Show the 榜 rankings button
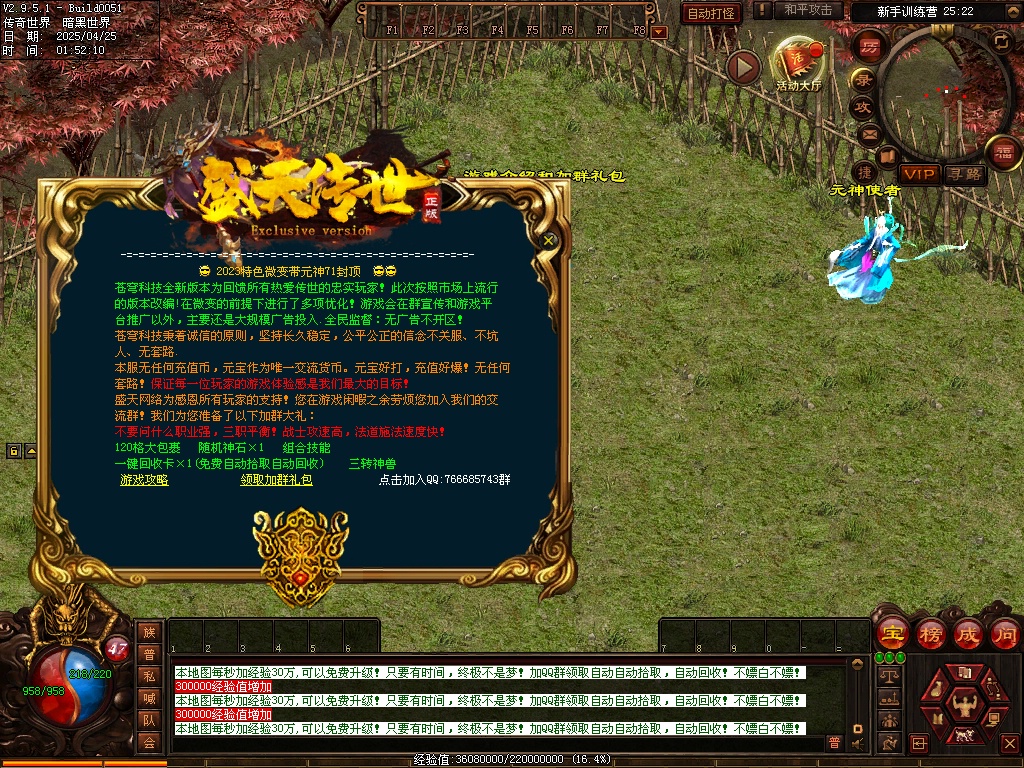This screenshot has height=768, width=1024. (930, 634)
